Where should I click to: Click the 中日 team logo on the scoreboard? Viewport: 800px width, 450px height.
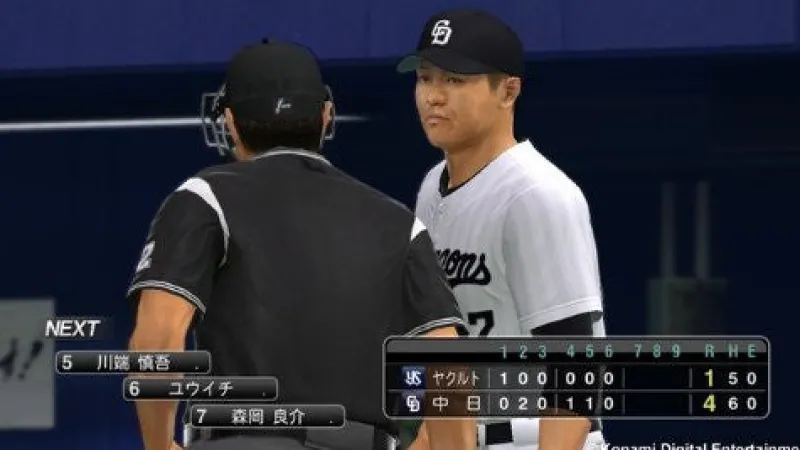[413, 404]
